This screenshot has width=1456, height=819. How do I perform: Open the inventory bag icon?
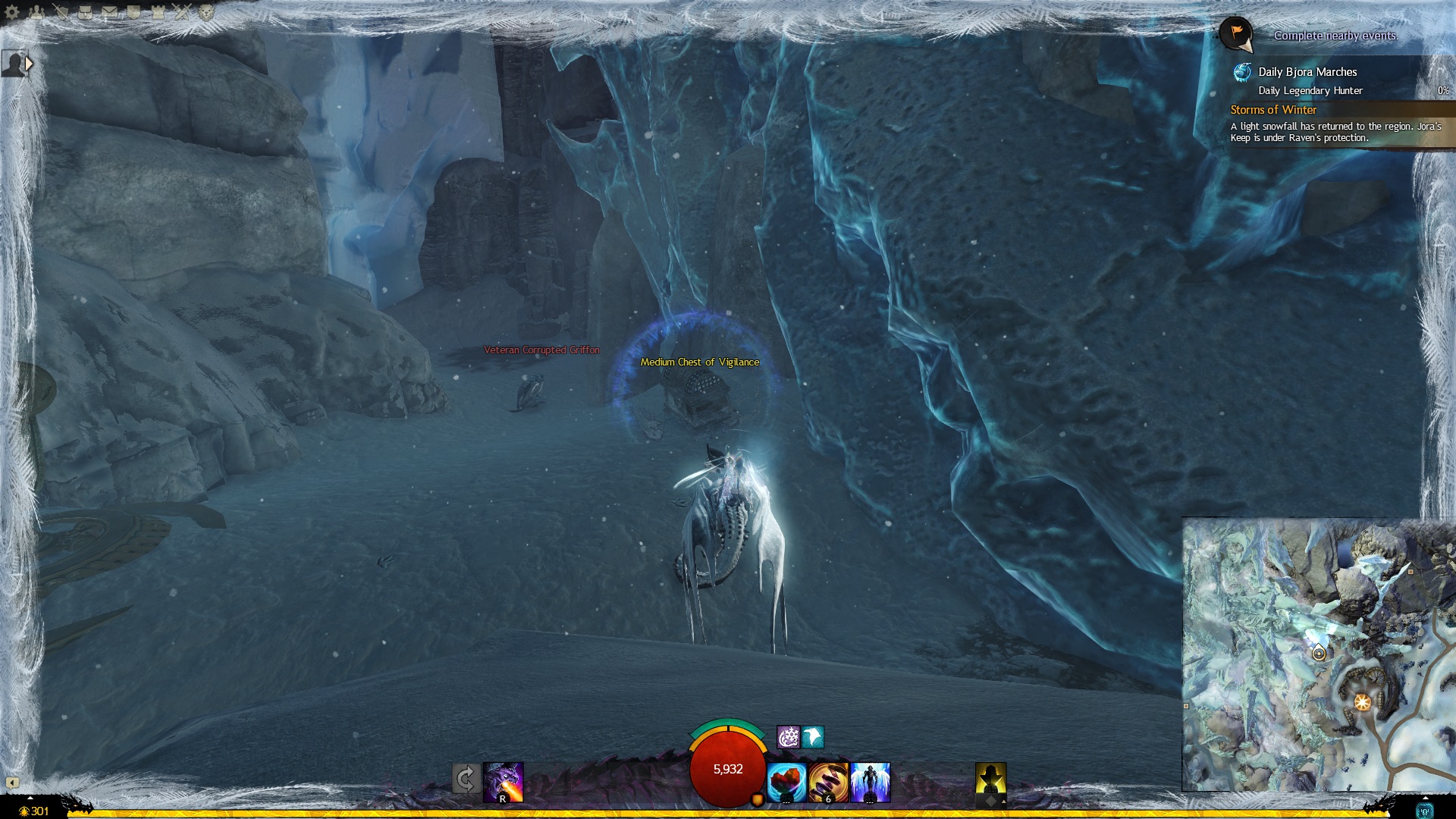[x=86, y=12]
